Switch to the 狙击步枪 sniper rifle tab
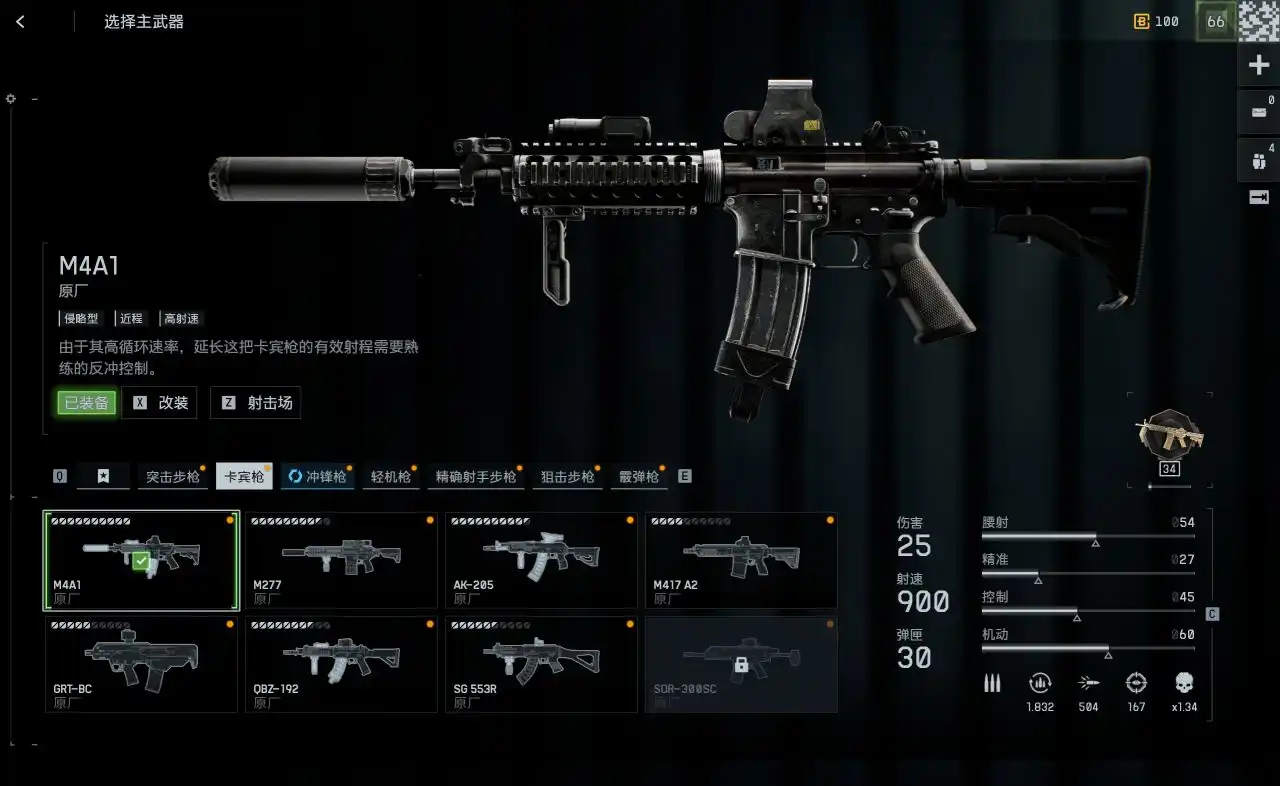This screenshot has width=1280, height=786. tap(567, 477)
